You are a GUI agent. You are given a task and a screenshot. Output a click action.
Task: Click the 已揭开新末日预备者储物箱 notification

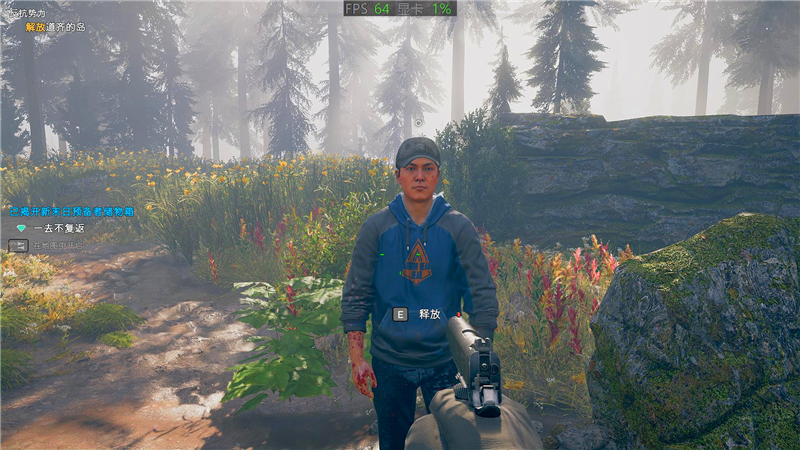[x=71, y=212]
